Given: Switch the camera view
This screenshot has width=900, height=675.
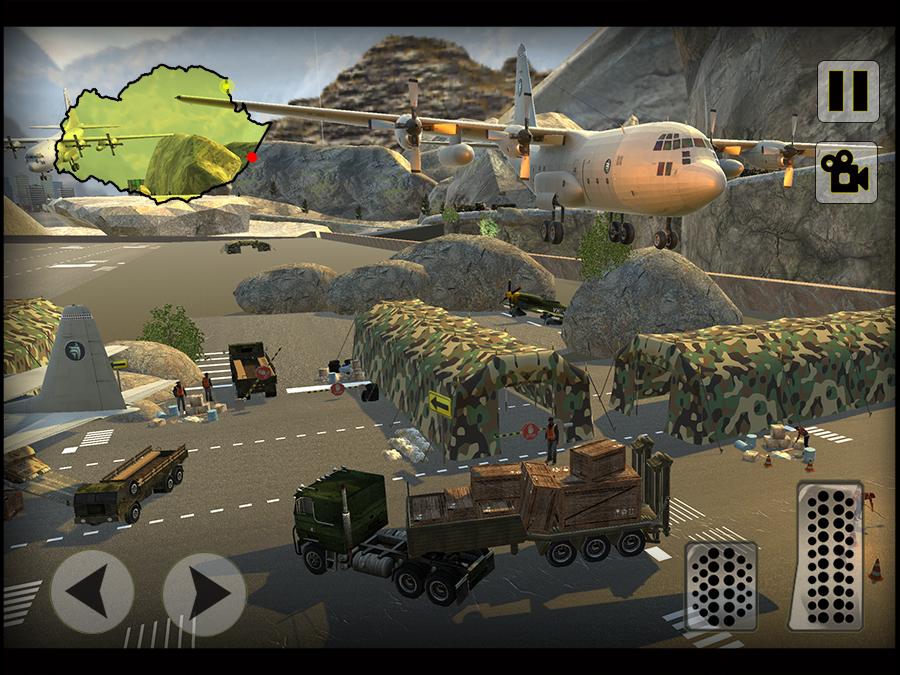Looking at the screenshot, I should pyautogui.click(x=847, y=173).
